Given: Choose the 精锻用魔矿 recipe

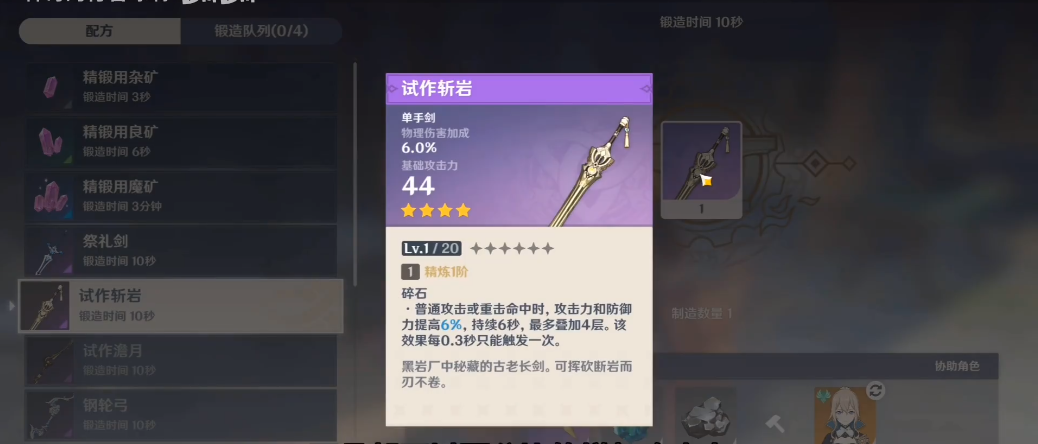Looking at the screenshot, I should pos(181,196).
